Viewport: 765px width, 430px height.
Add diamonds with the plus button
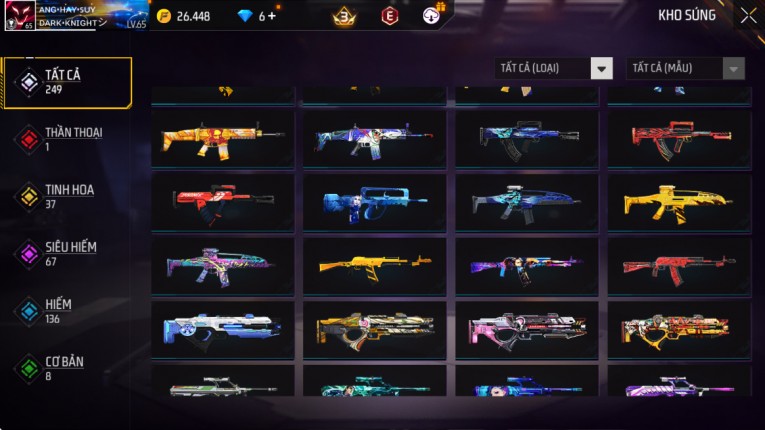tap(272, 16)
